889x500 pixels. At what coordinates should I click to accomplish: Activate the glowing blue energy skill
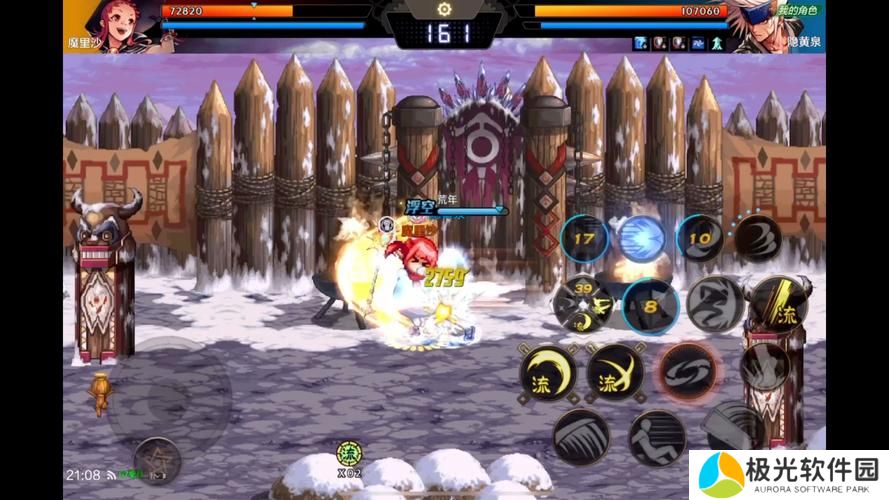[641, 240]
